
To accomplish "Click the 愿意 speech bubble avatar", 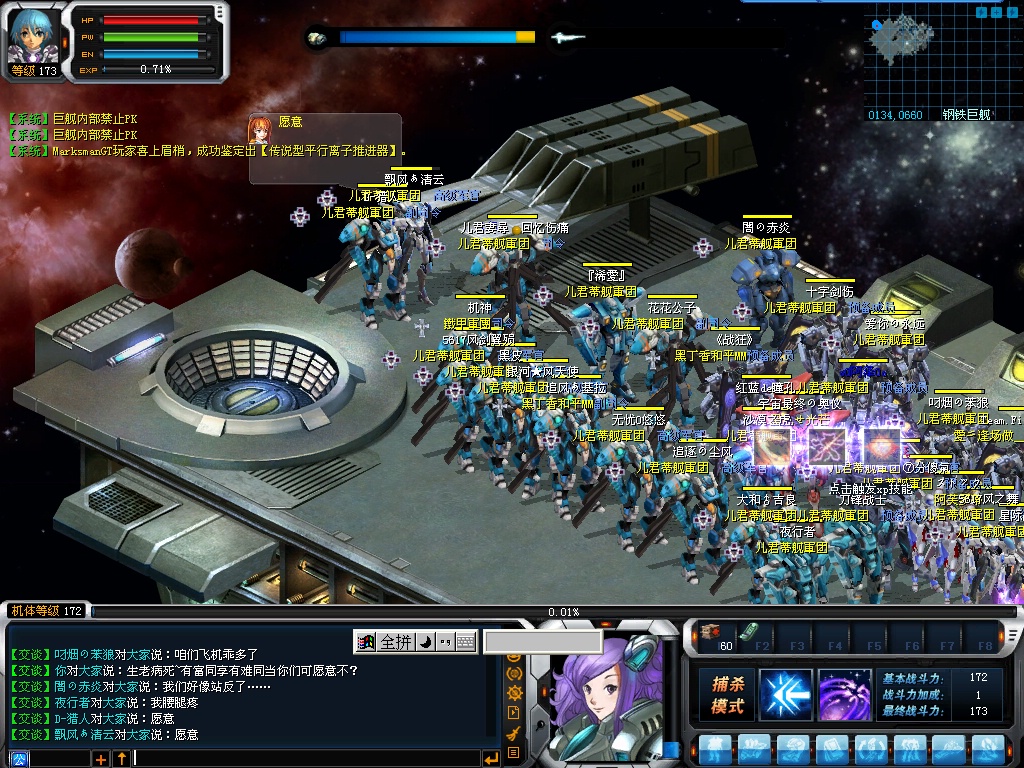I will point(262,131).
